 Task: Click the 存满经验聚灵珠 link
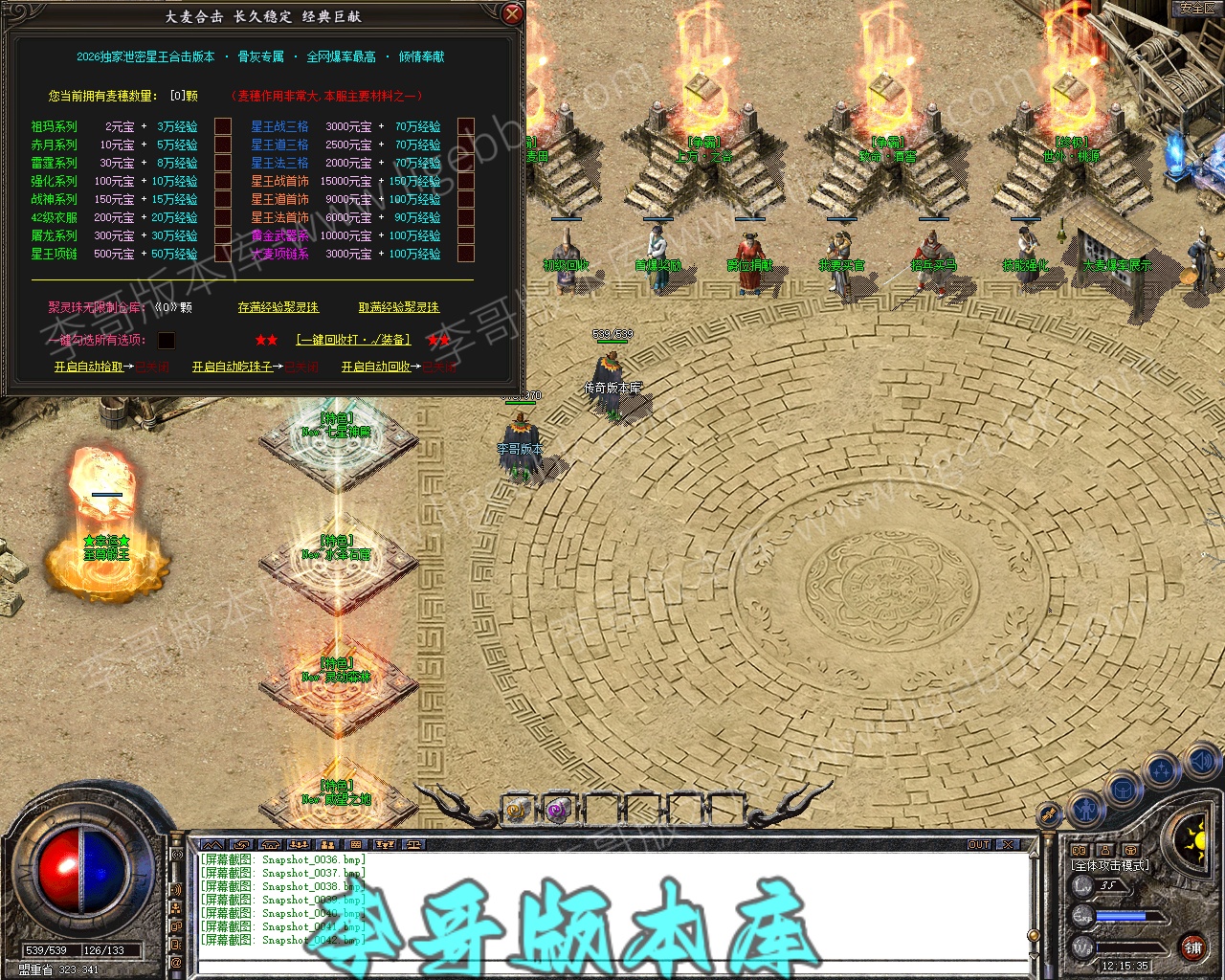click(278, 307)
